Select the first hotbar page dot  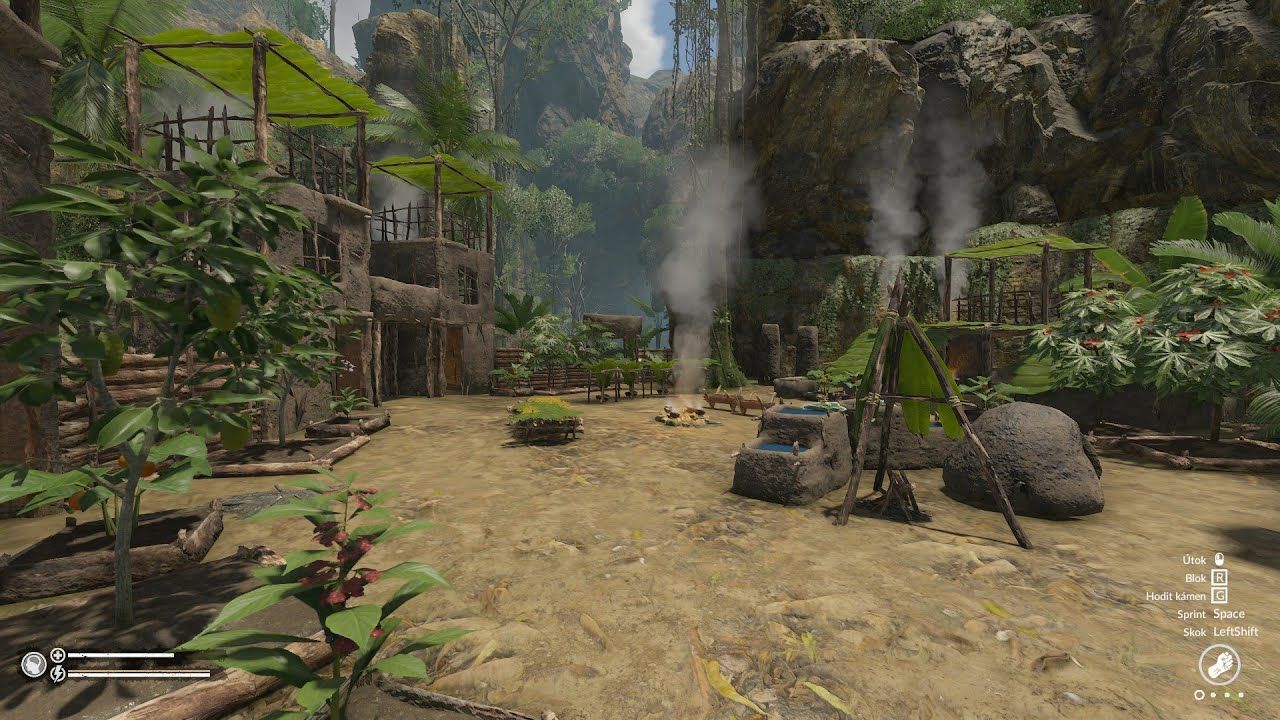tap(1199, 694)
